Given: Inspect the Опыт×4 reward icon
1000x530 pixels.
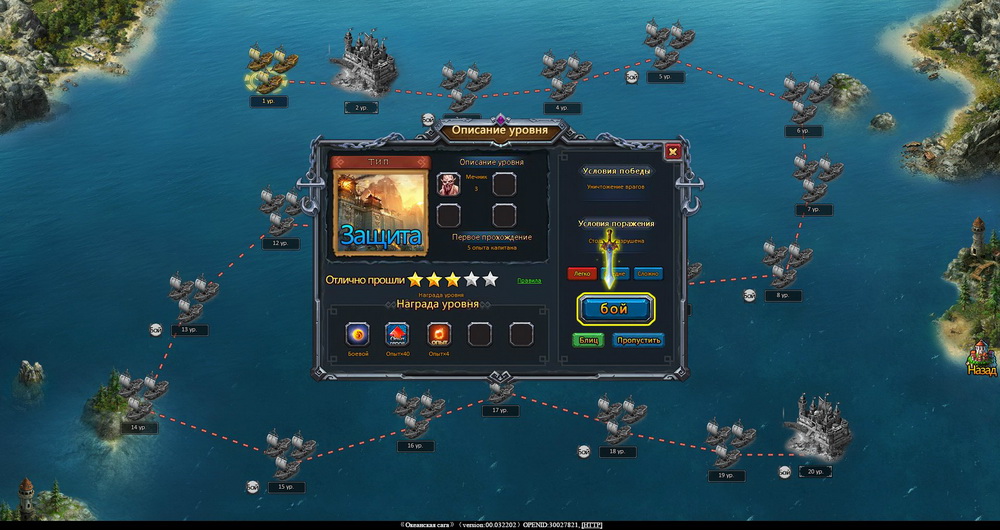Looking at the screenshot, I should point(439,334).
